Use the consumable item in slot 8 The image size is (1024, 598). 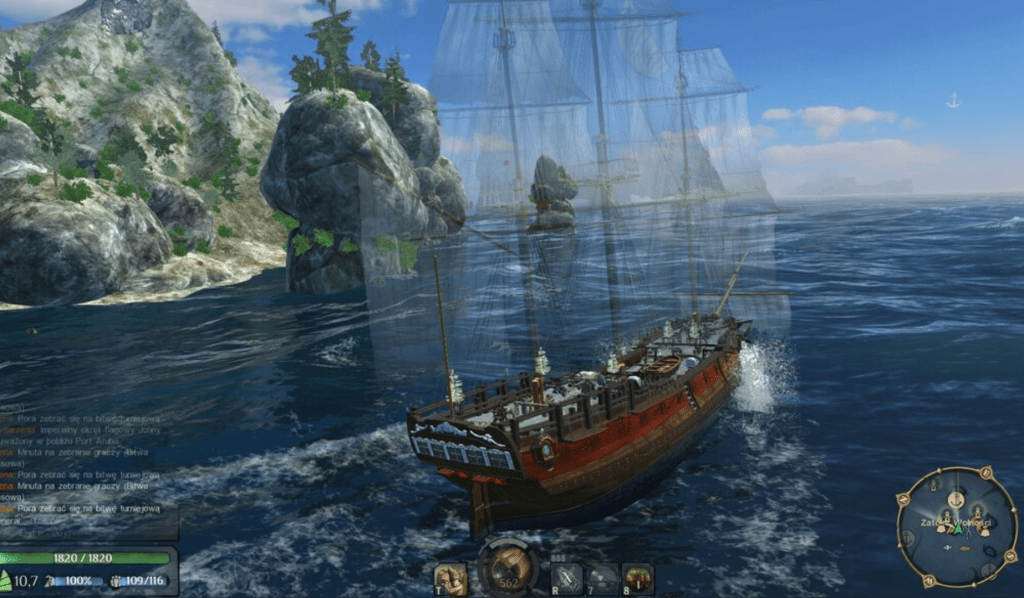pyautogui.click(x=637, y=577)
